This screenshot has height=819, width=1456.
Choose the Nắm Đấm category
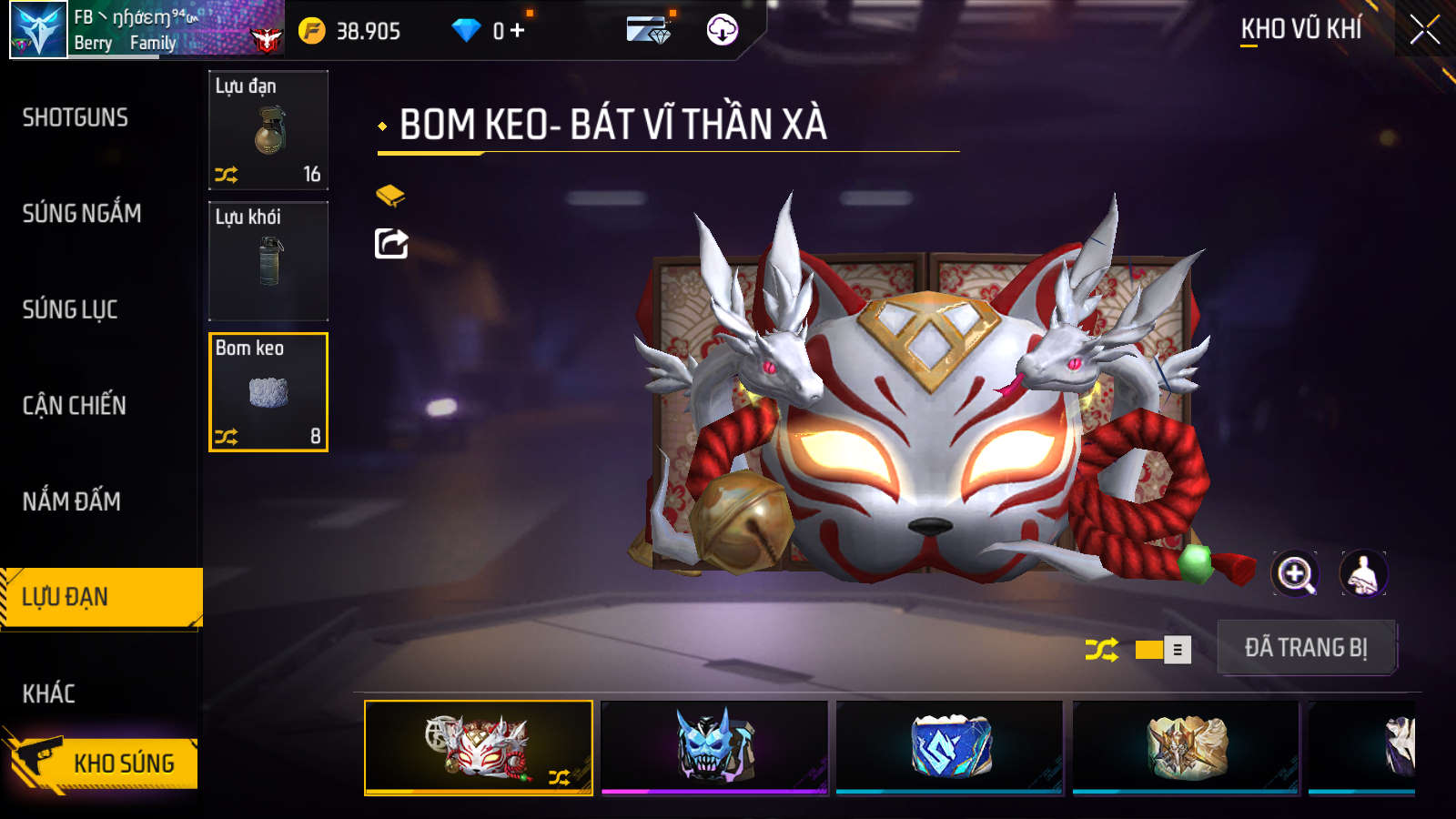(72, 501)
